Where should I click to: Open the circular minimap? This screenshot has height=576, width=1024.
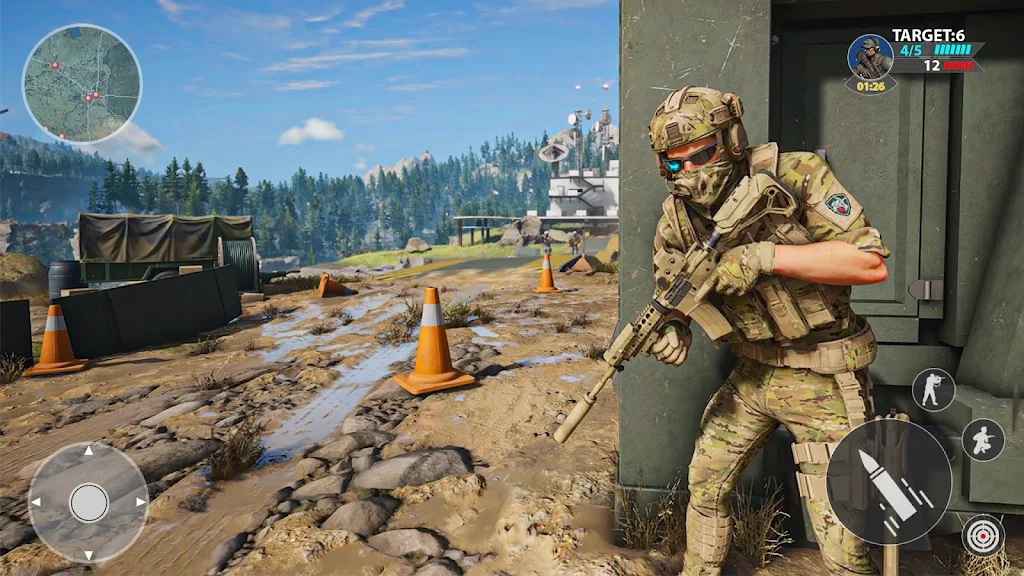82,83
